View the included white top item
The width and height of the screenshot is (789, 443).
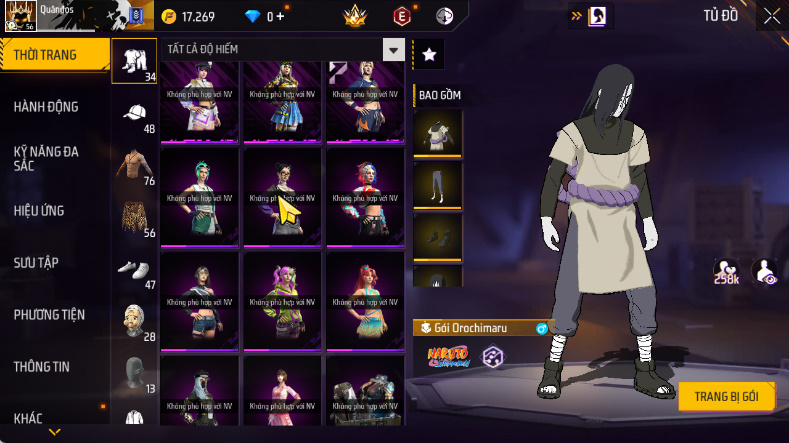coord(438,135)
